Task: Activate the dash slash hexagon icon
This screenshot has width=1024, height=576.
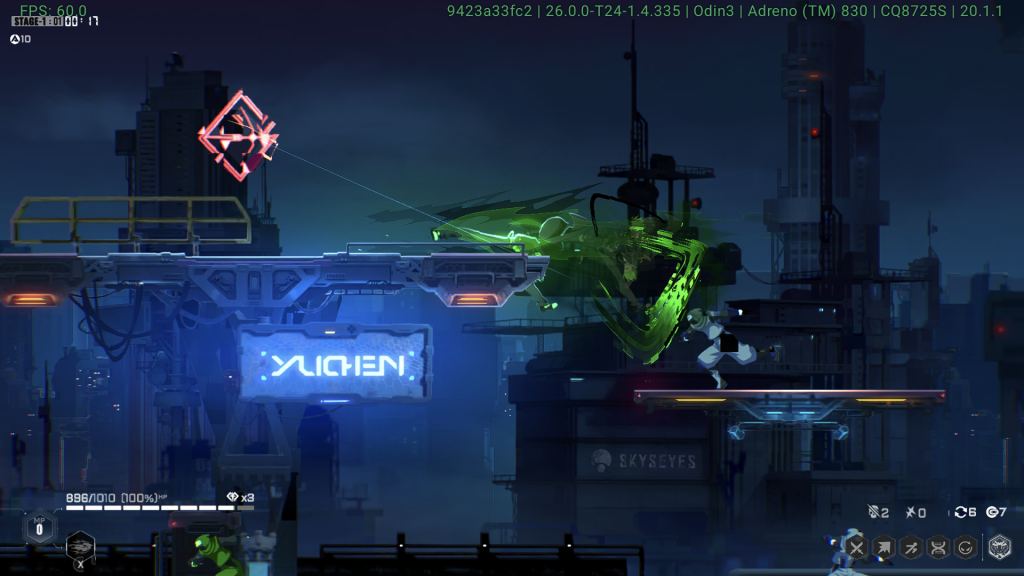Action: tap(911, 547)
